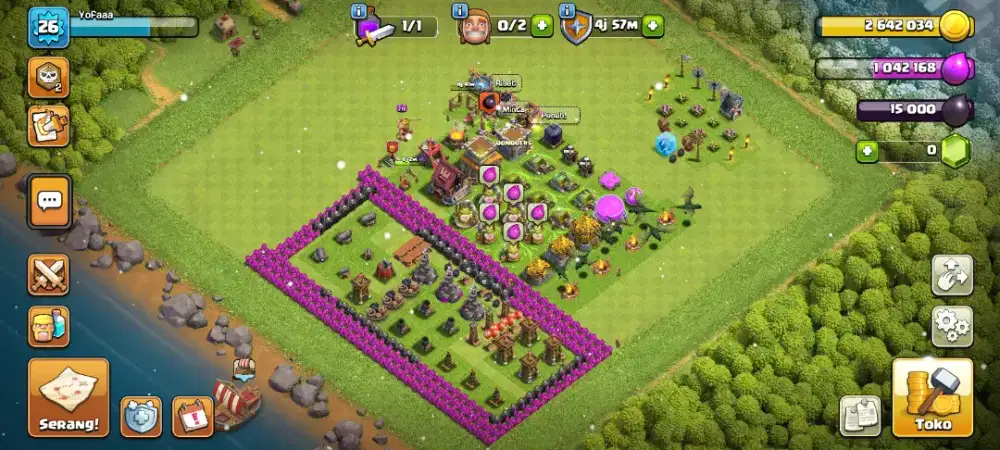Show info for the sword potion counter
The image size is (1000, 450).
tap(359, 11)
